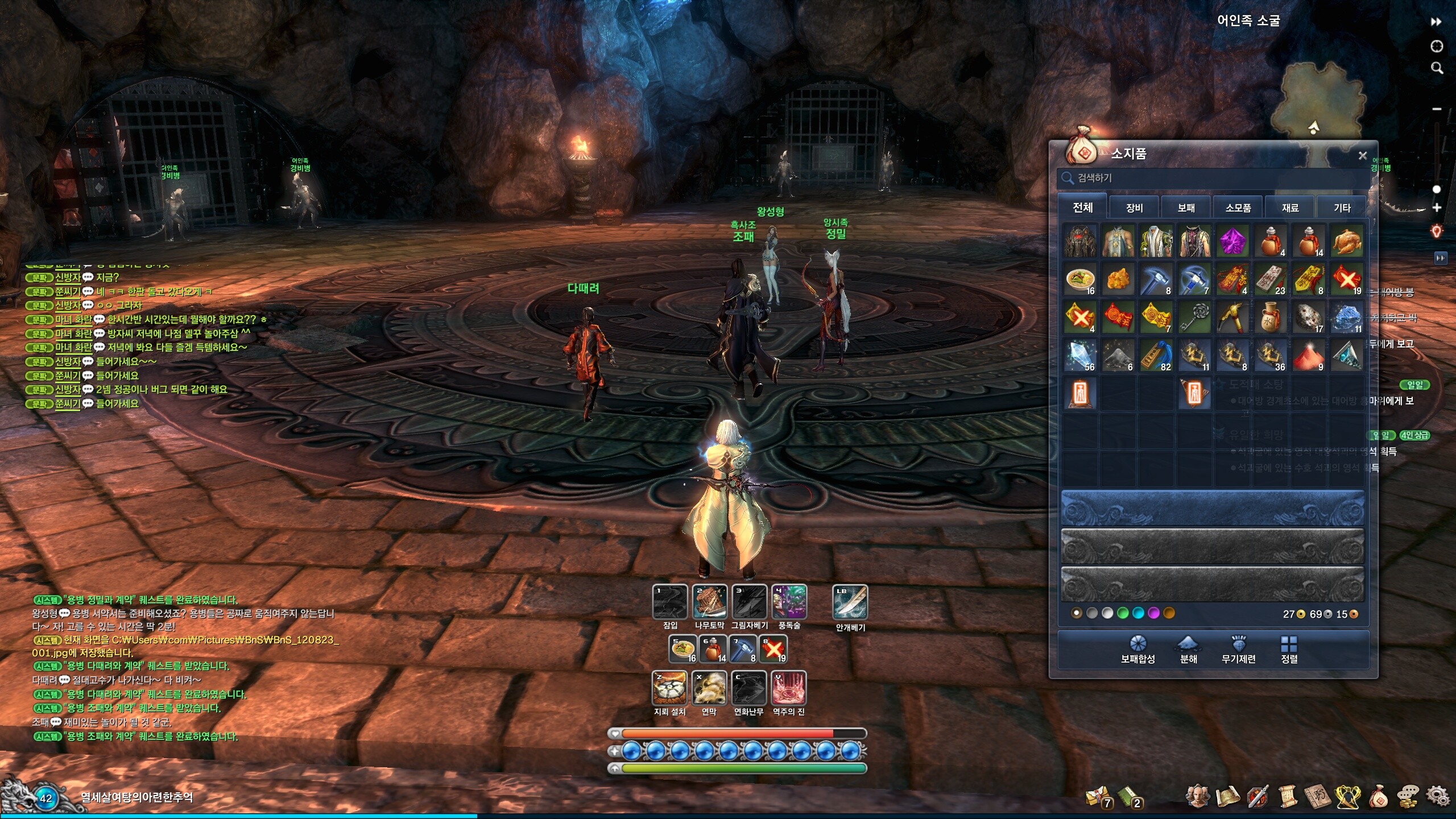This screenshot has width=1456, height=819.
Task: Click the magnifier icon above the minimap
Action: tap(1437, 68)
